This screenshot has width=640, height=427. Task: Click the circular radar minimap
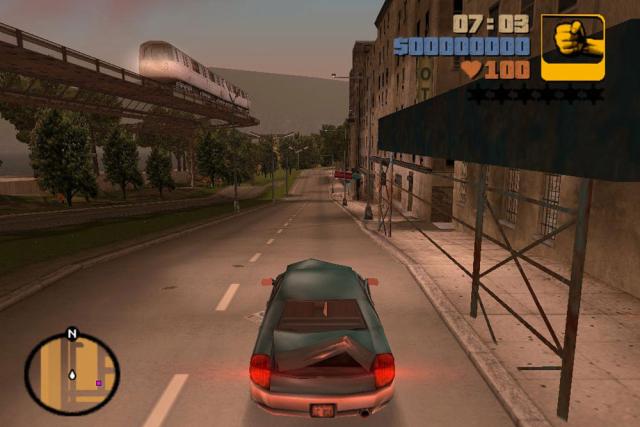point(72,374)
